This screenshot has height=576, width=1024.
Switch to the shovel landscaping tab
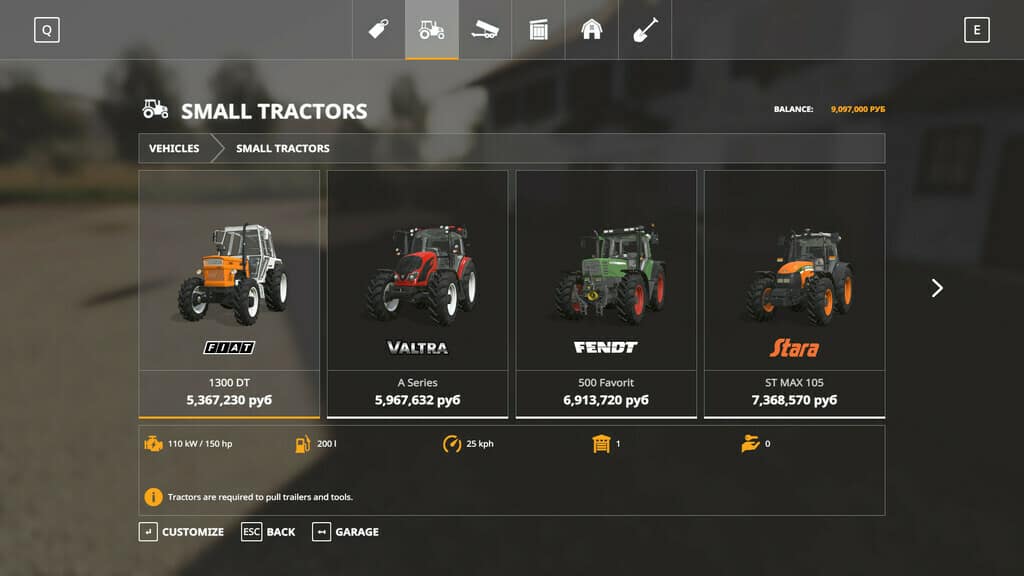click(645, 30)
